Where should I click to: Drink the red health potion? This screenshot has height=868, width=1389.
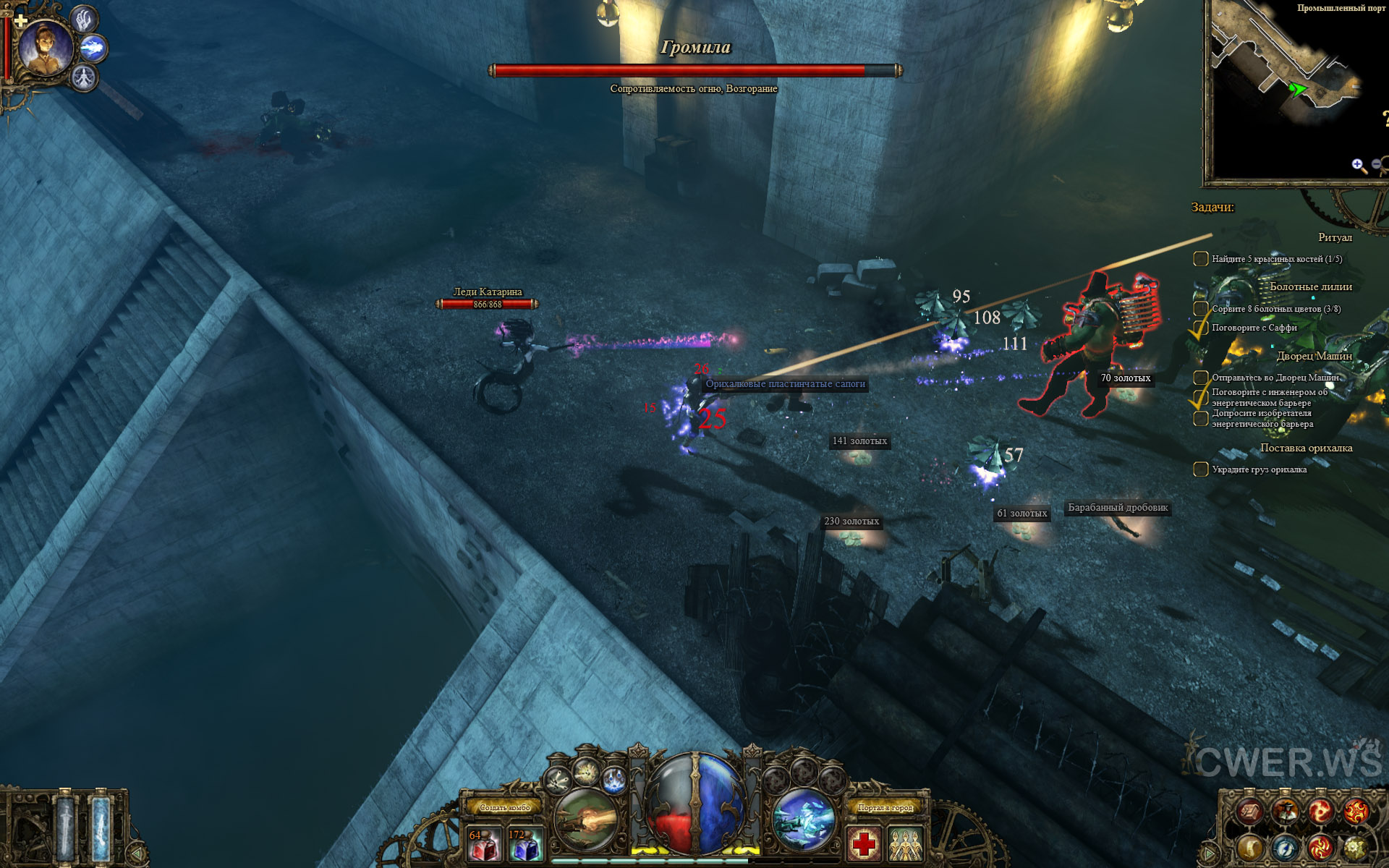pyautogui.click(x=483, y=843)
